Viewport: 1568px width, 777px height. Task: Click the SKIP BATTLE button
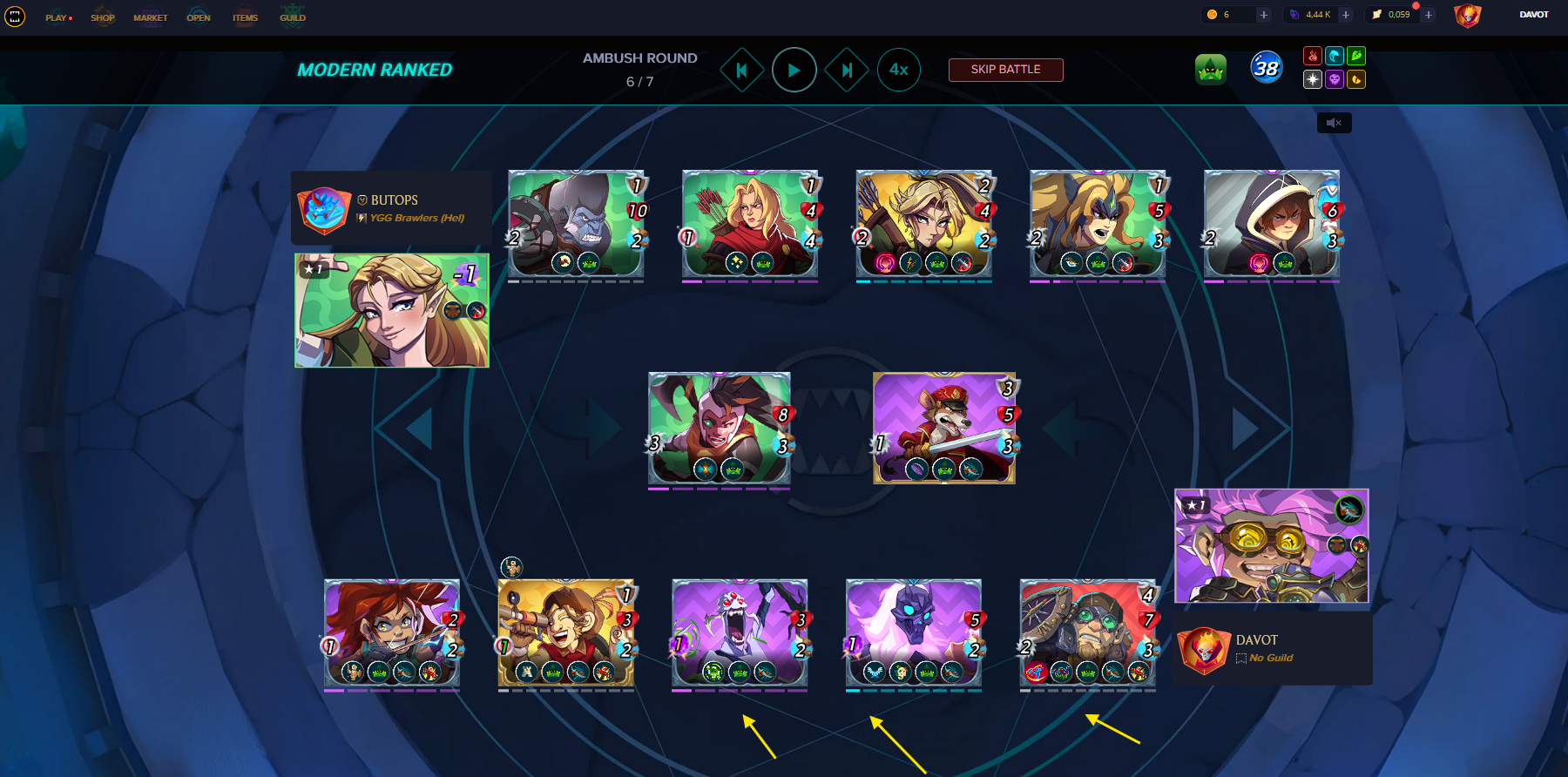coord(1005,70)
